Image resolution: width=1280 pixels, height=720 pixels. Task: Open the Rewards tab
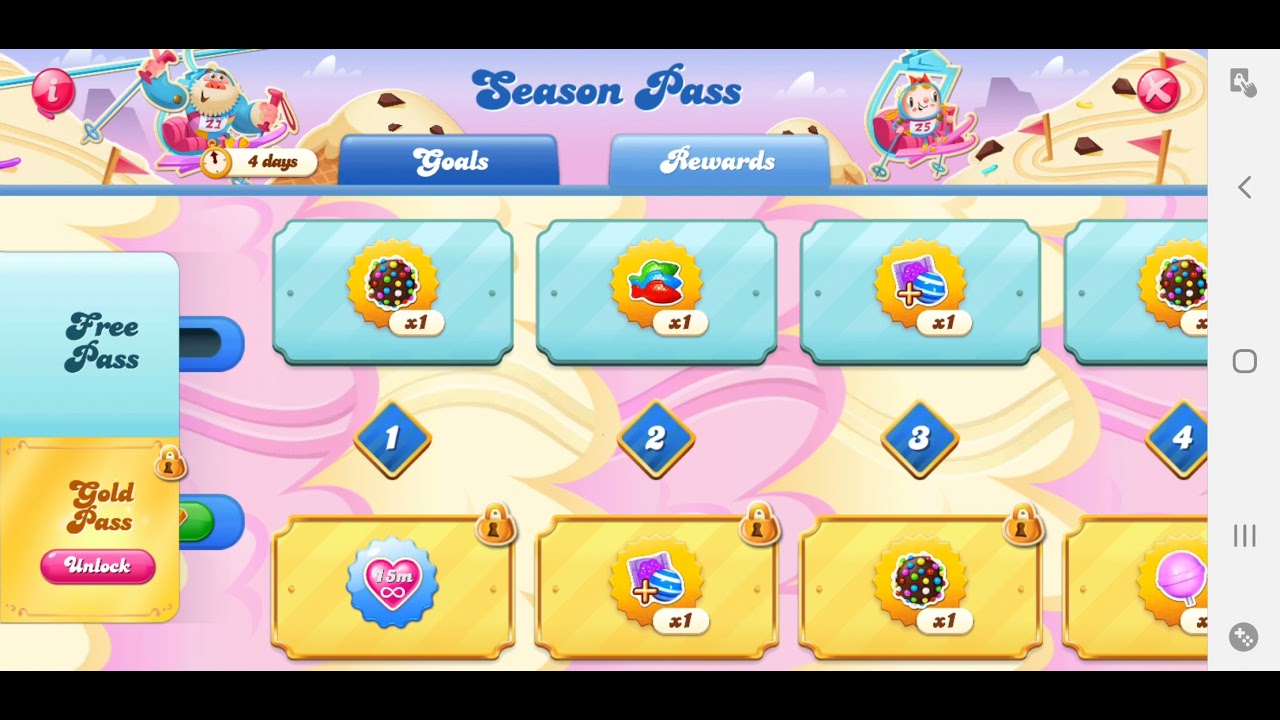pyautogui.click(x=718, y=161)
